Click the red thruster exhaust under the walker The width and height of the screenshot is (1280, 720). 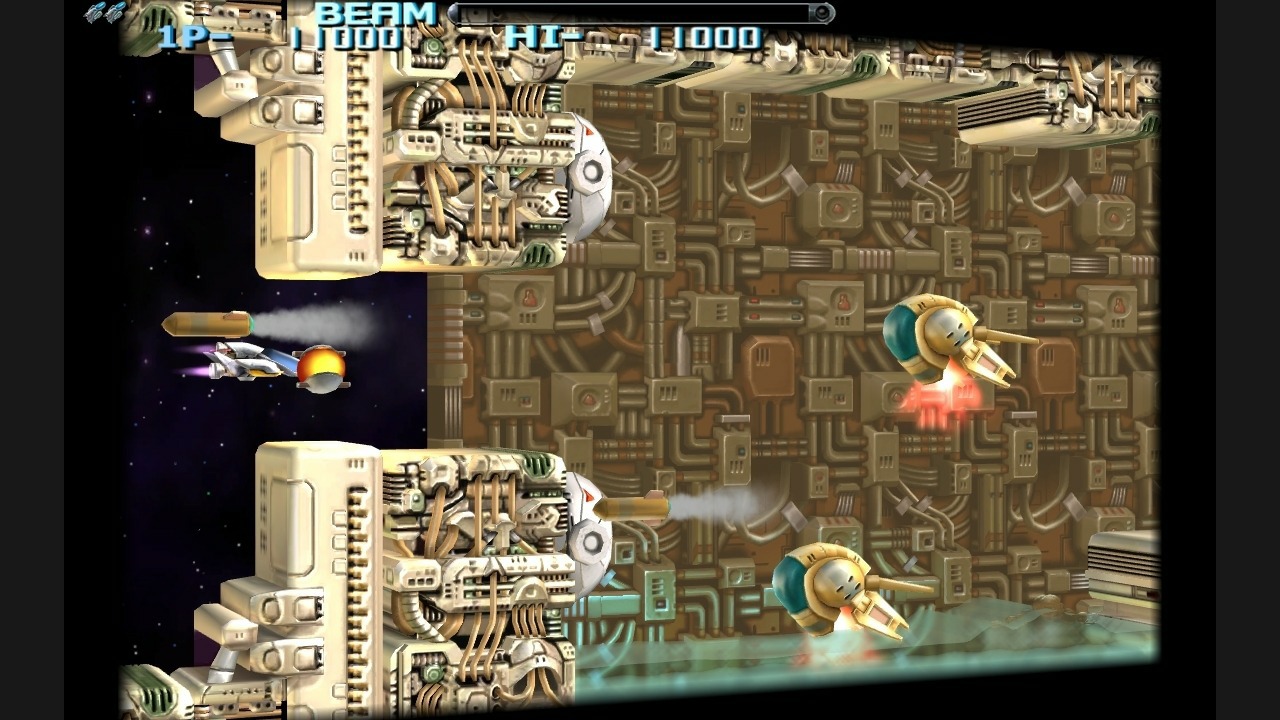(x=945, y=400)
